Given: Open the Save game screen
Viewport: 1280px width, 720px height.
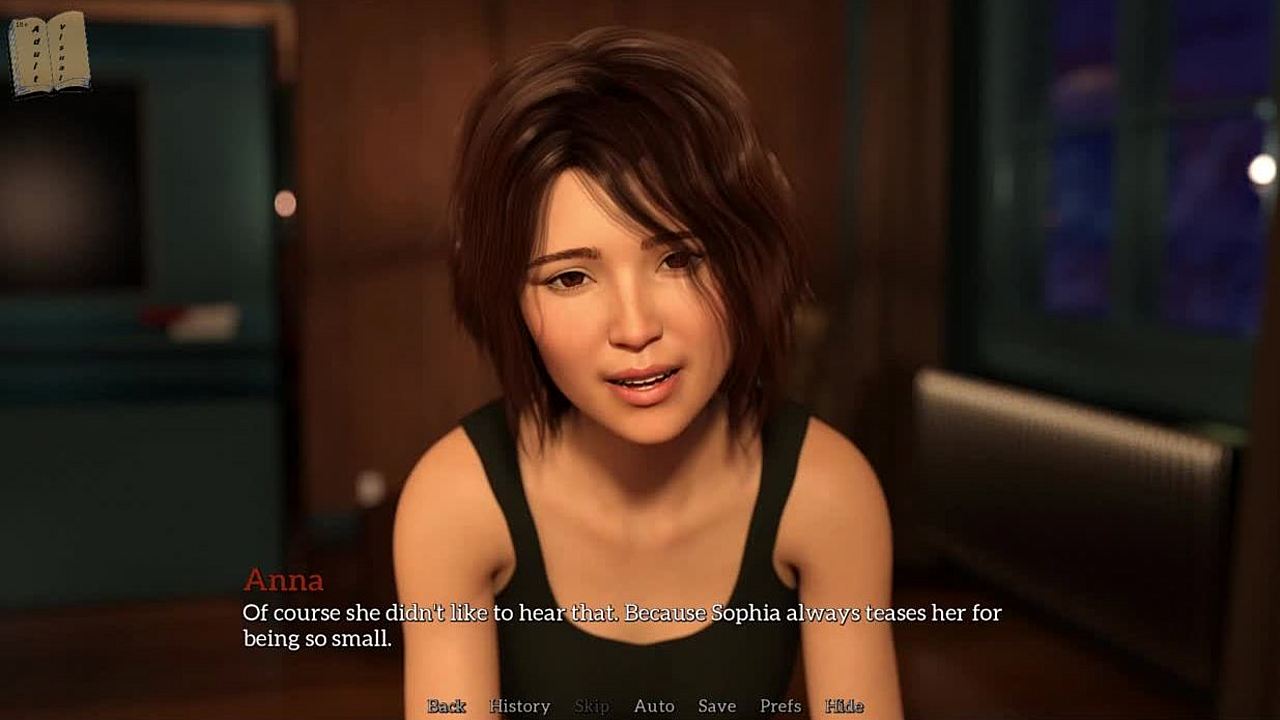Looking at the screenshot, I should (717, 706).
